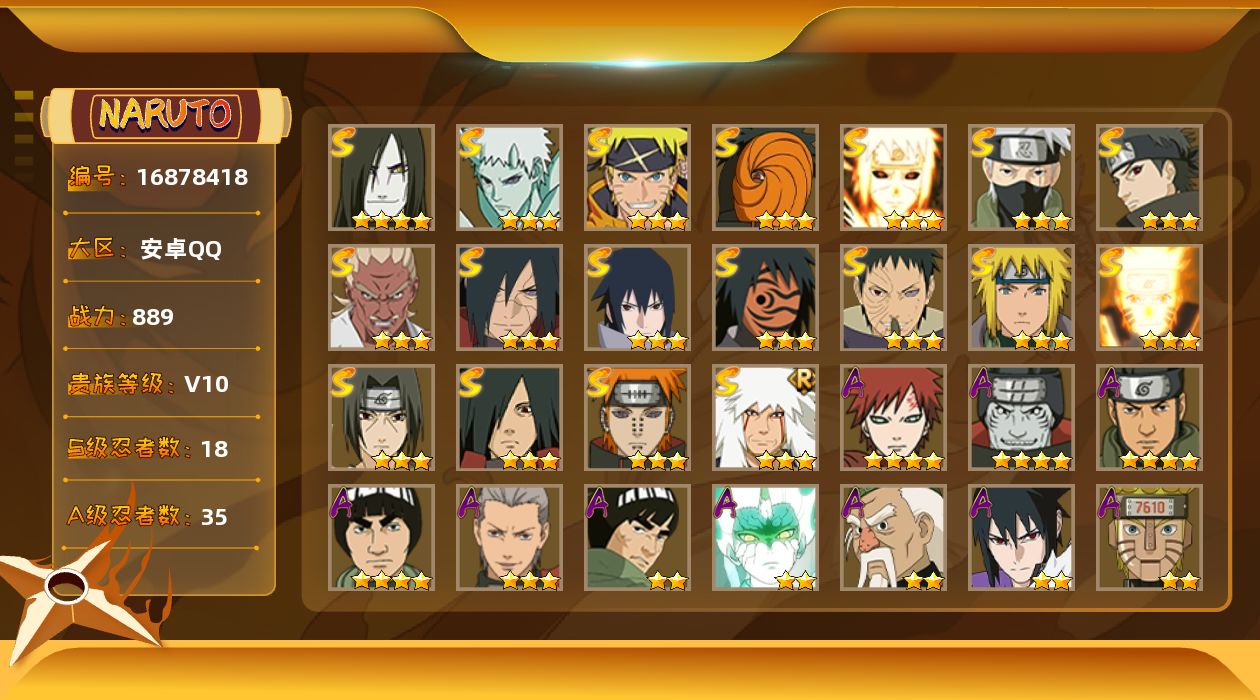This screenshot has width=1260, height=700.
Task: Select the Orochimaru ninja portrait
Action: click(x=381, y=177)
